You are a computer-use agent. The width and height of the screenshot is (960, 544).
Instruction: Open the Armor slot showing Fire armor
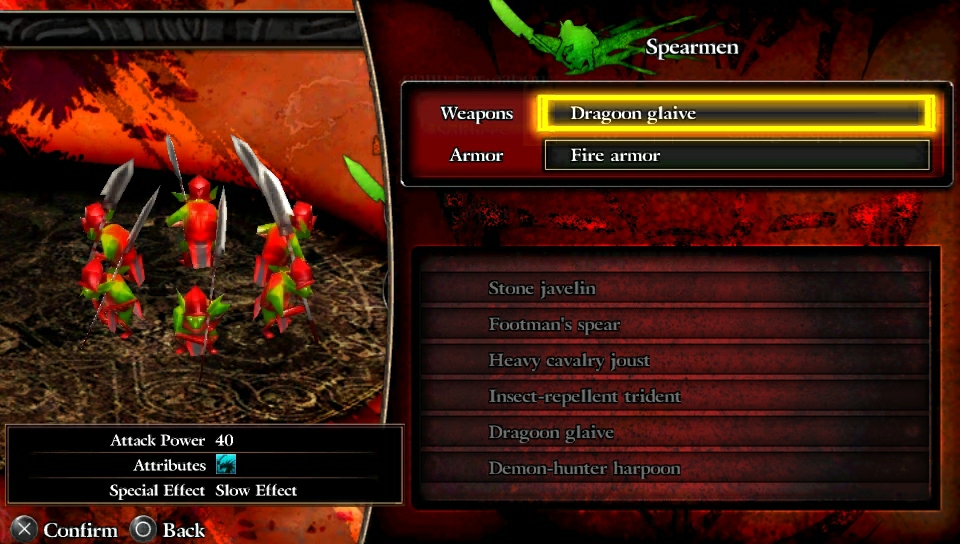tap(736, 155)
